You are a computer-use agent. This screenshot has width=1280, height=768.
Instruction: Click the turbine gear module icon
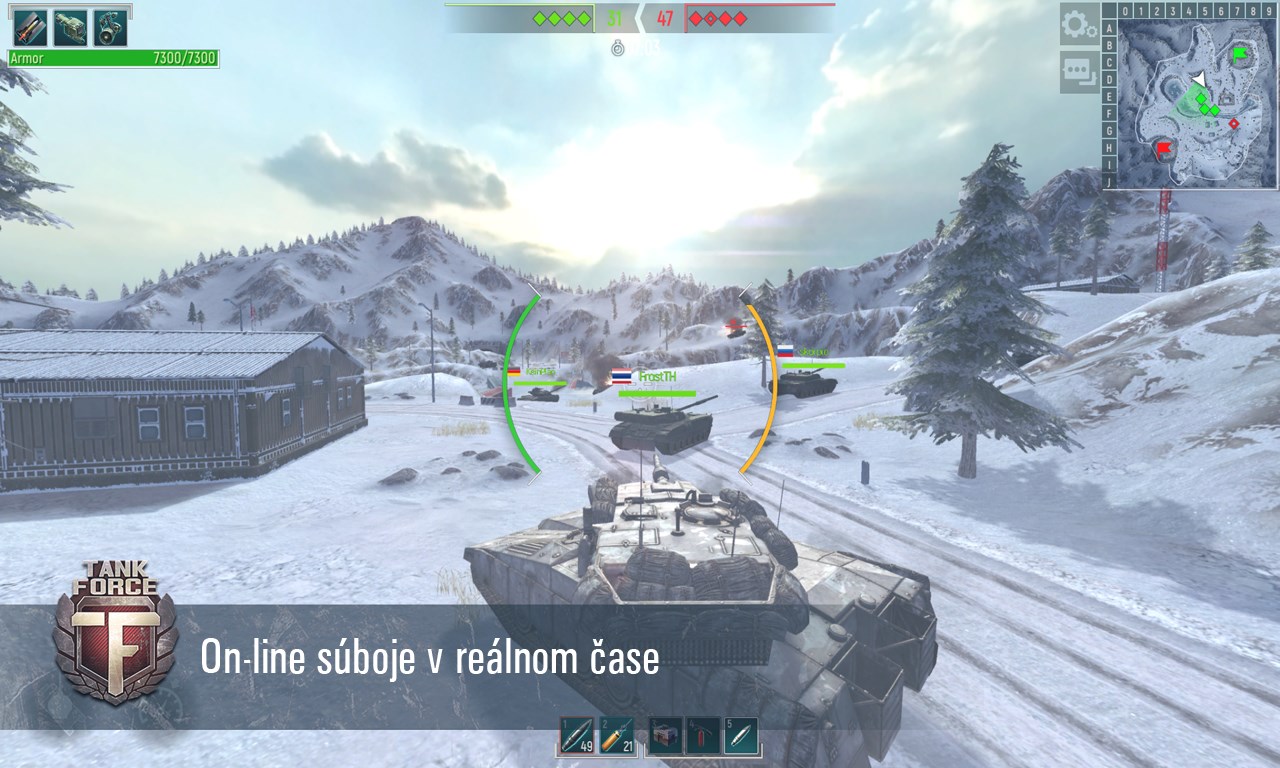110,28
